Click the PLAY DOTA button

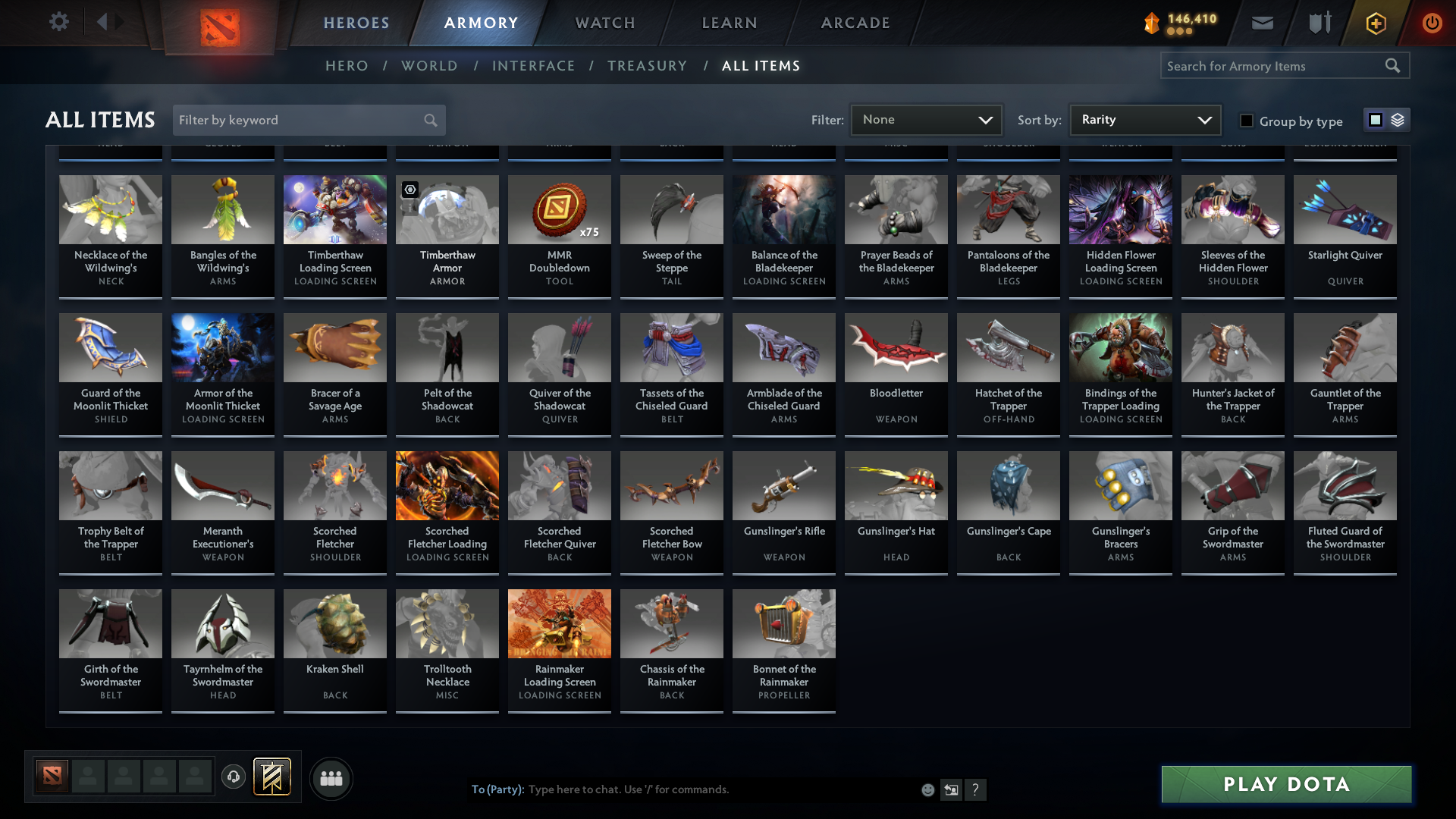(1285, 784)
